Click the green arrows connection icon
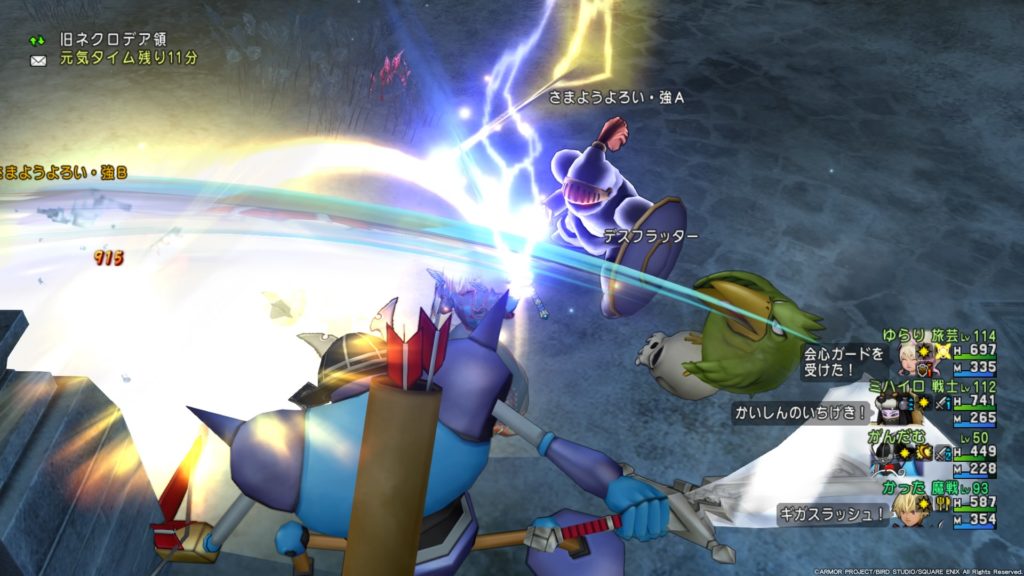This screenshot has width=1024, height=576. pos(39,40)
